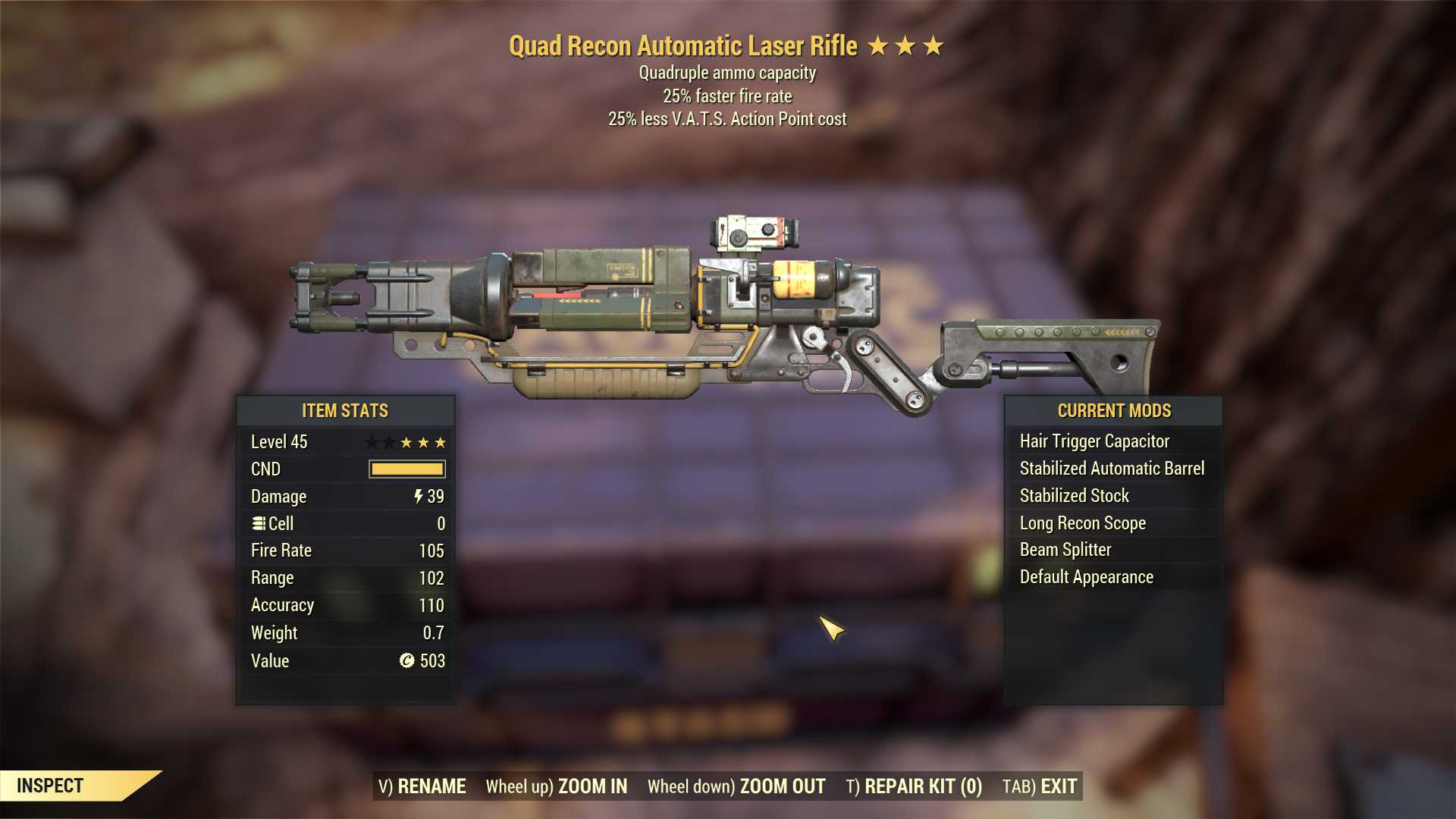Image resolution: width=1456 pixels, height=819 pixels.
Task: Select the Zoom Out button
Action: point(736,786)
